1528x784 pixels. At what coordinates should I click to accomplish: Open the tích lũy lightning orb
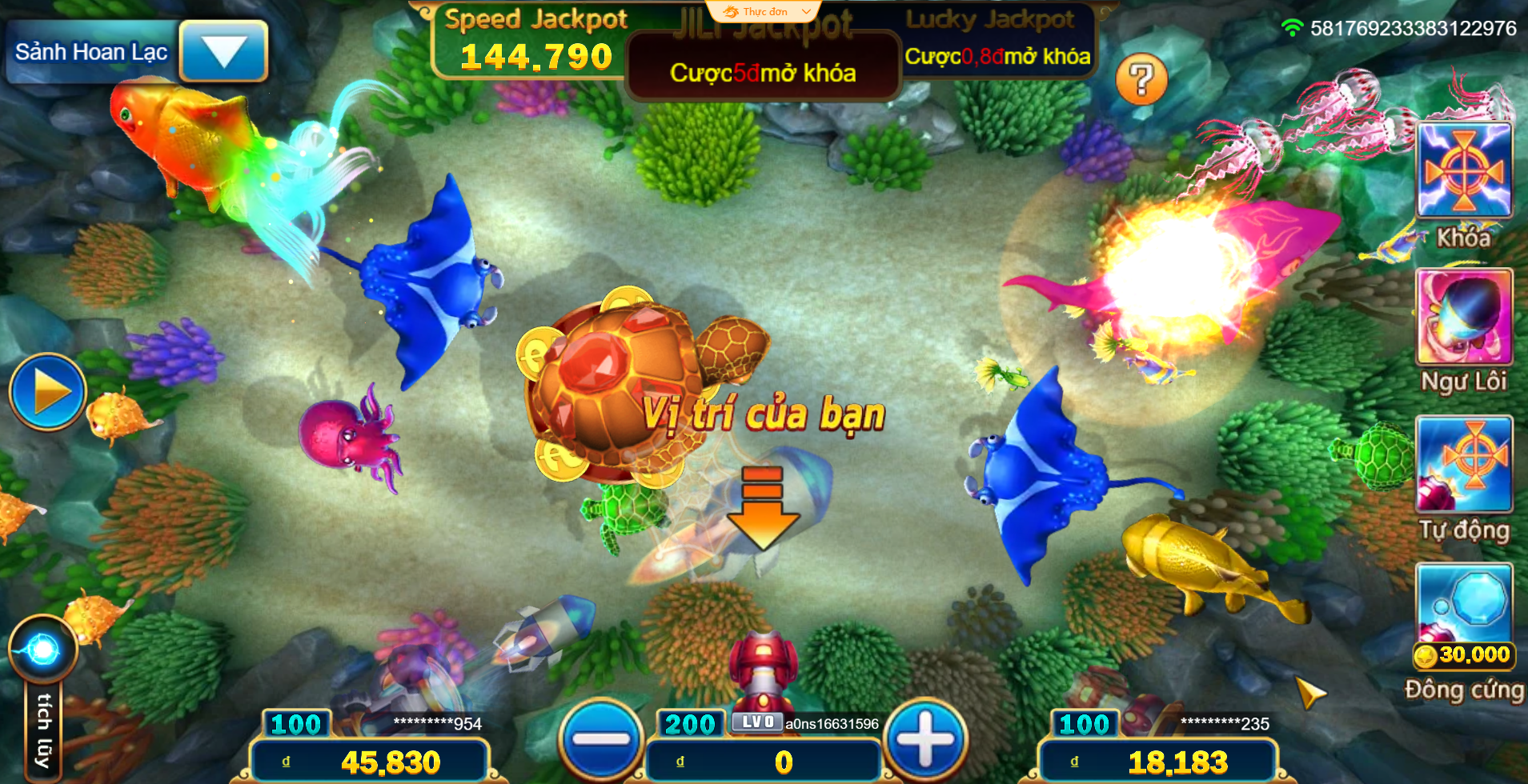[43, 650]
